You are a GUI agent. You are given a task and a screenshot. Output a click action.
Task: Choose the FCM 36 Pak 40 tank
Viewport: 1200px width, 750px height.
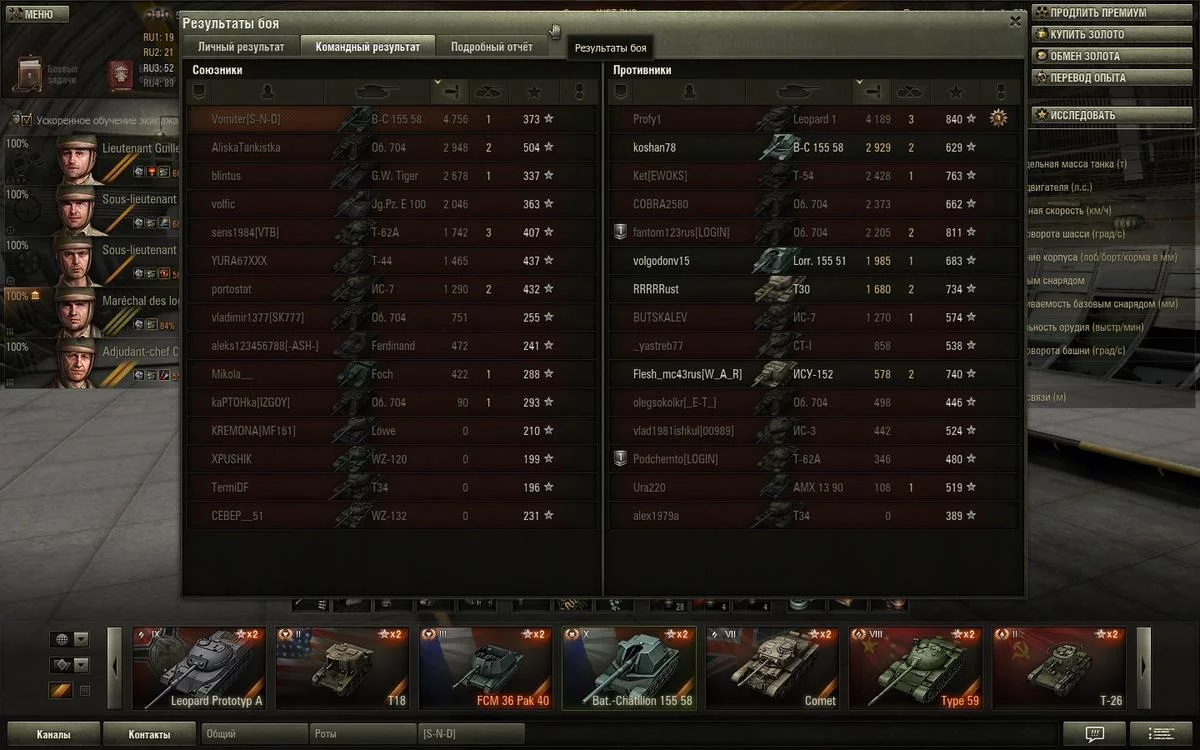485,668
